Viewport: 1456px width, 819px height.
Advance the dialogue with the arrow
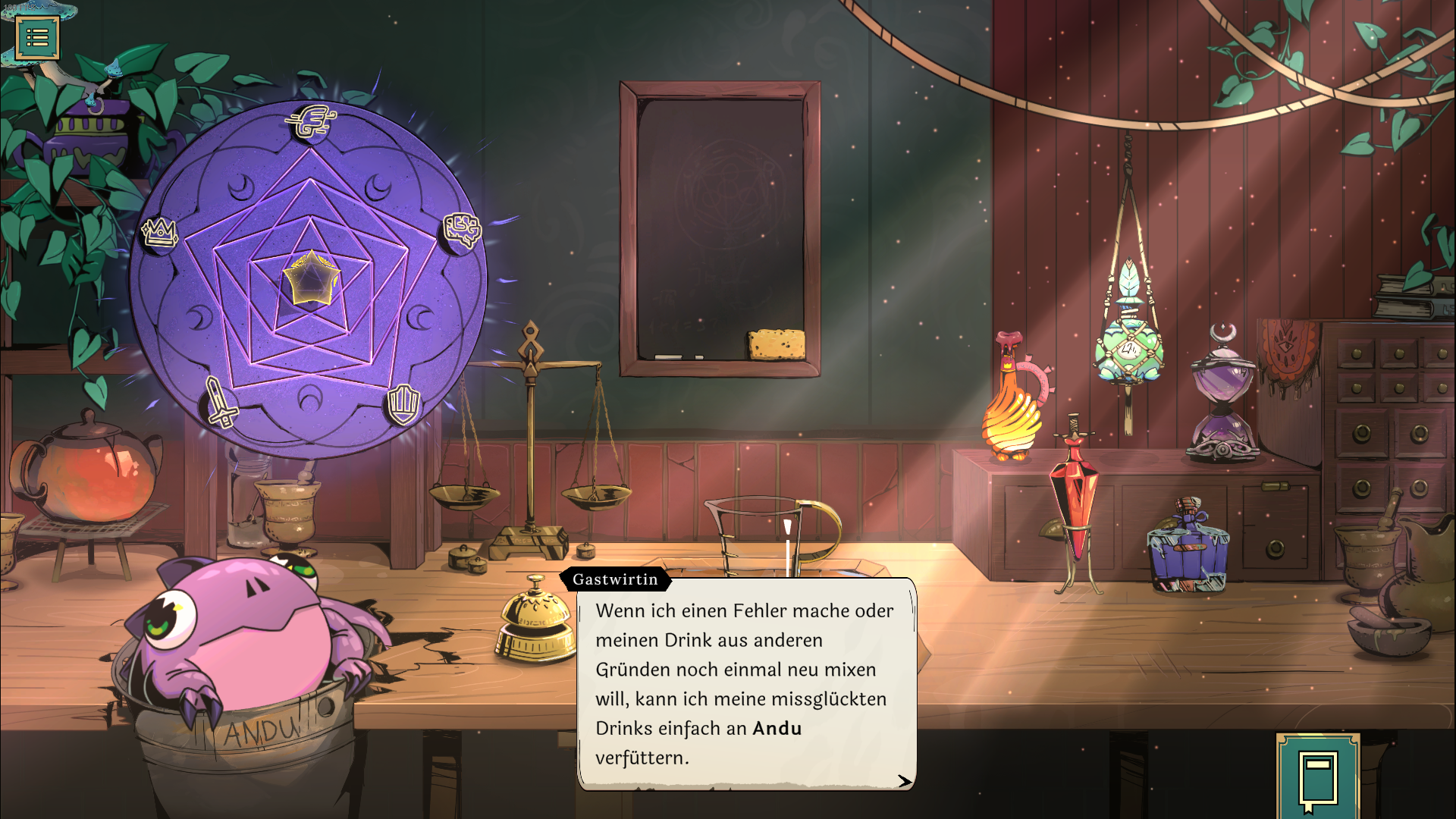point(904,781)
